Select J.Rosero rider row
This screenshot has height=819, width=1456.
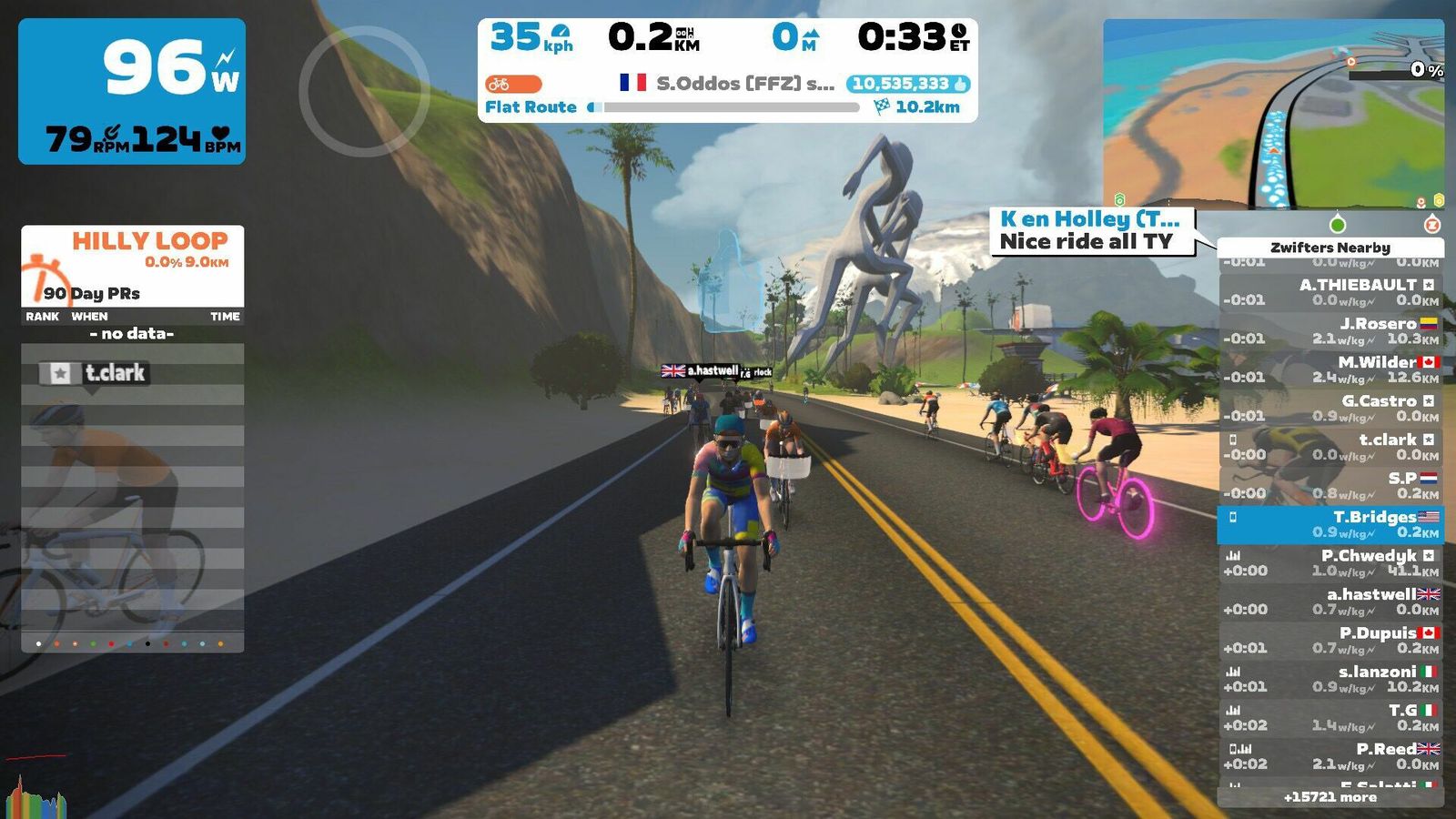1330,330
